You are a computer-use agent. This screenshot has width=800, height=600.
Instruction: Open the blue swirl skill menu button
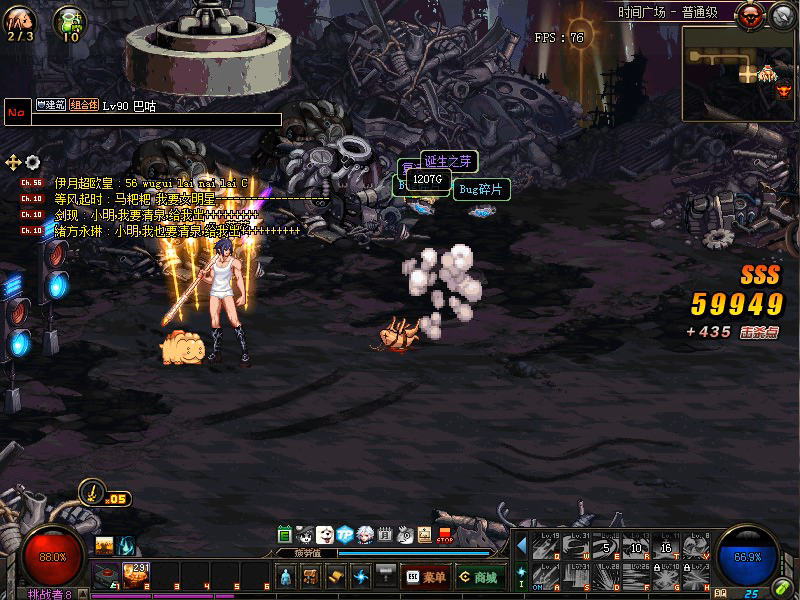(x=361, y=576)
